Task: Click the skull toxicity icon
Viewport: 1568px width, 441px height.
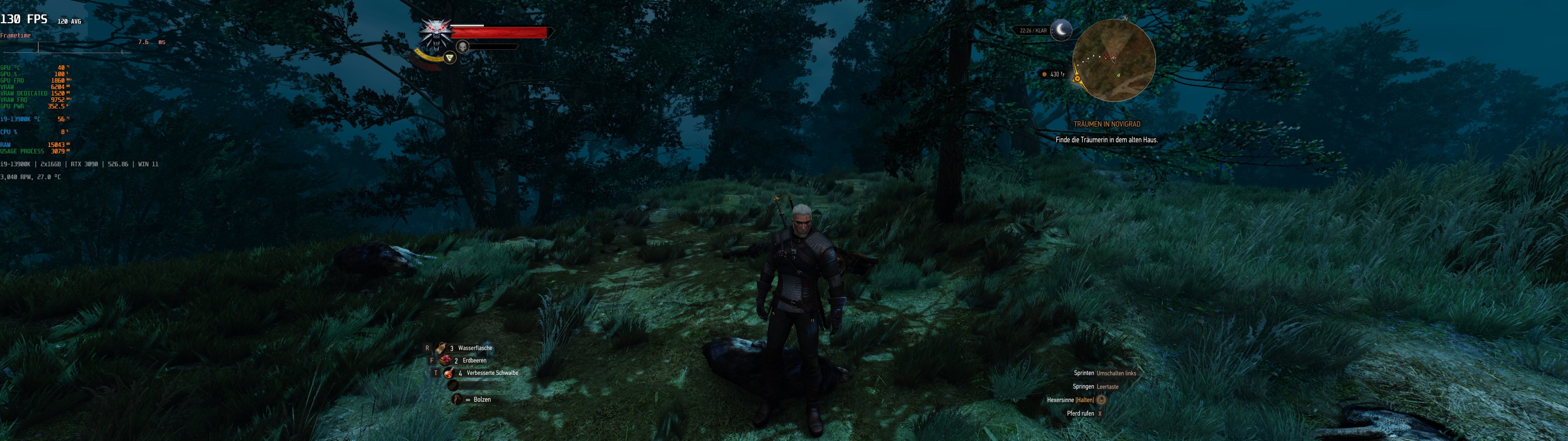Action: click(463, 47)
